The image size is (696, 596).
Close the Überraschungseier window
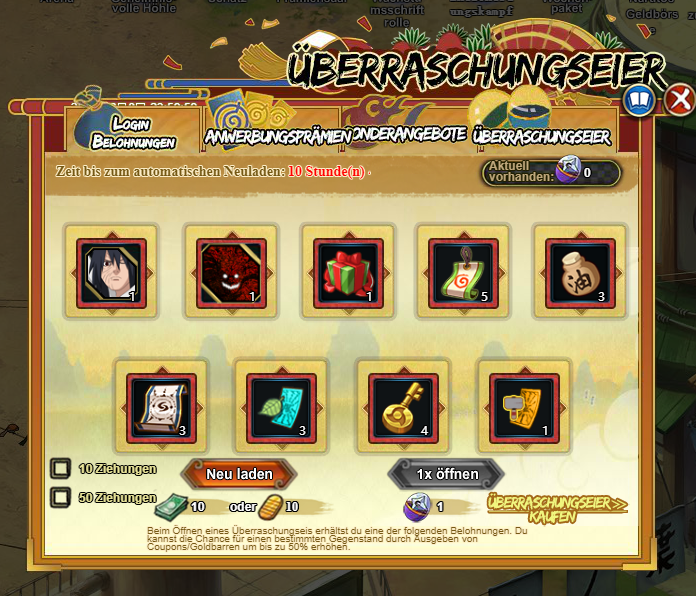[x=680, y=100]
